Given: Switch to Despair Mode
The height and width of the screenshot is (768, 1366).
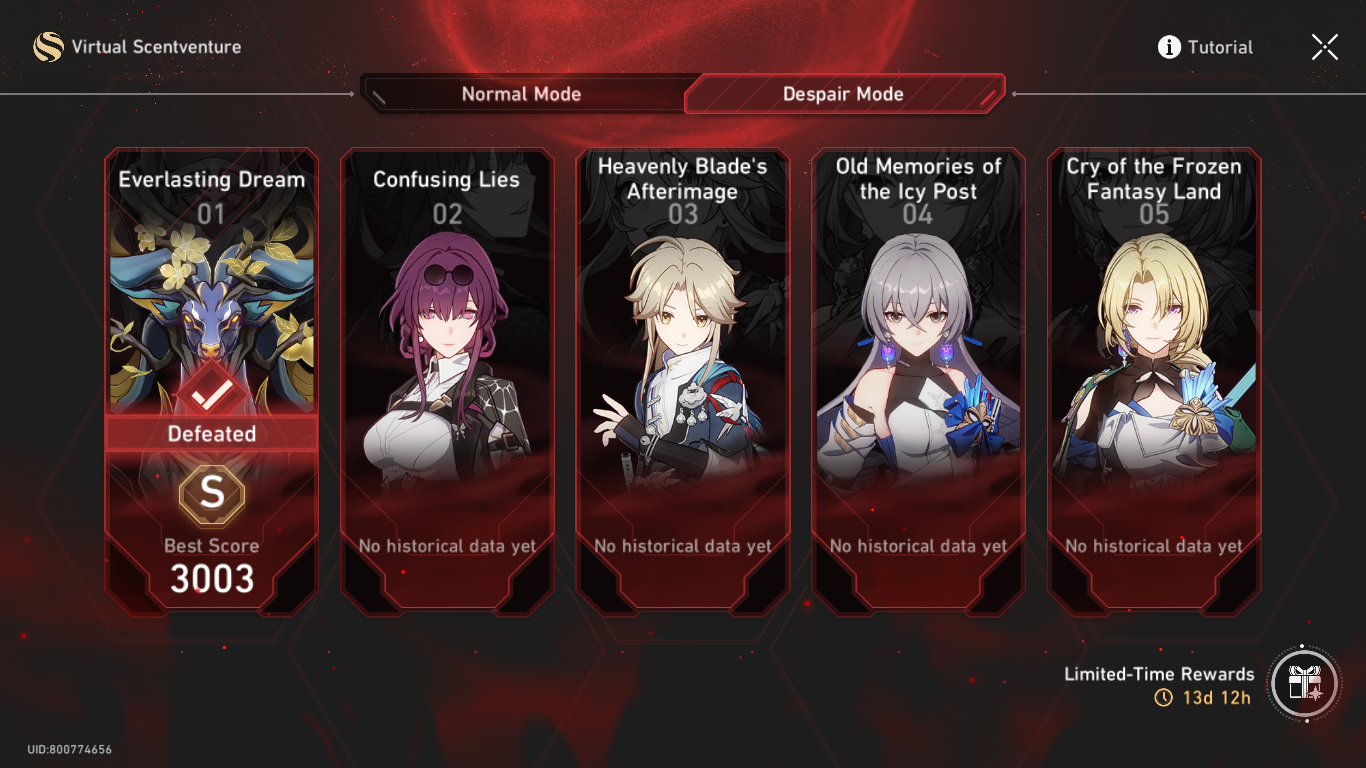Looking at the screenshot, I should click(x=843, y=93).
